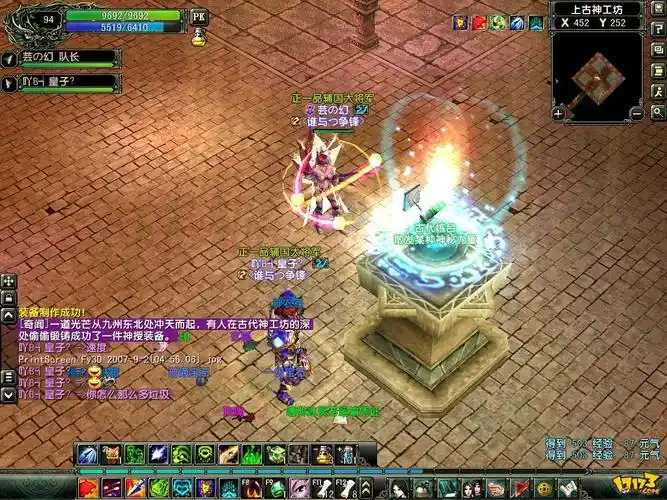Click the red buff status icon
The width and height of the screenshot is (667, 500).
[x=479, y=22]
